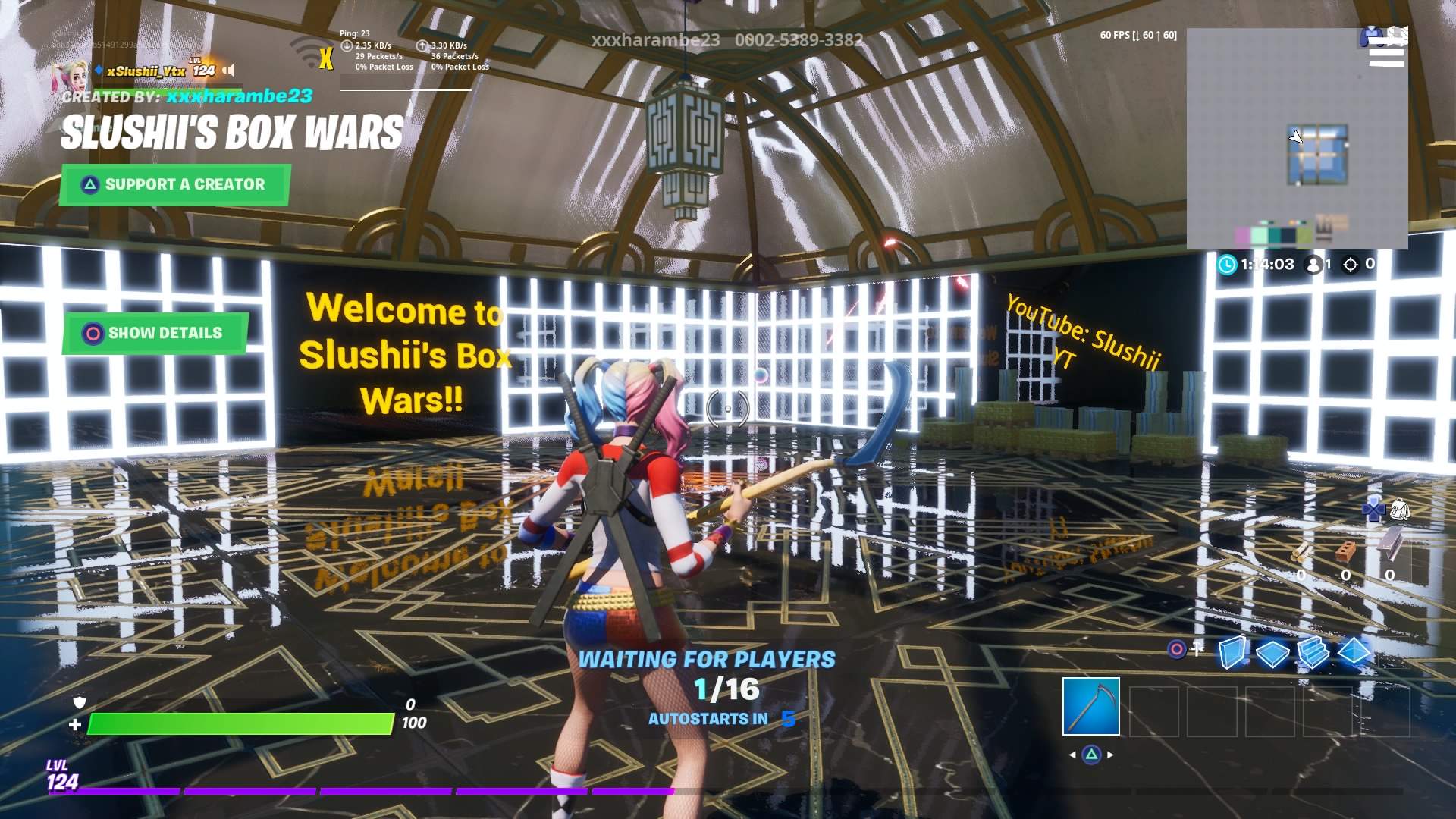Choose the pyramid roof building piece
Screen dimensions: 1456x819
(1354, 652)
